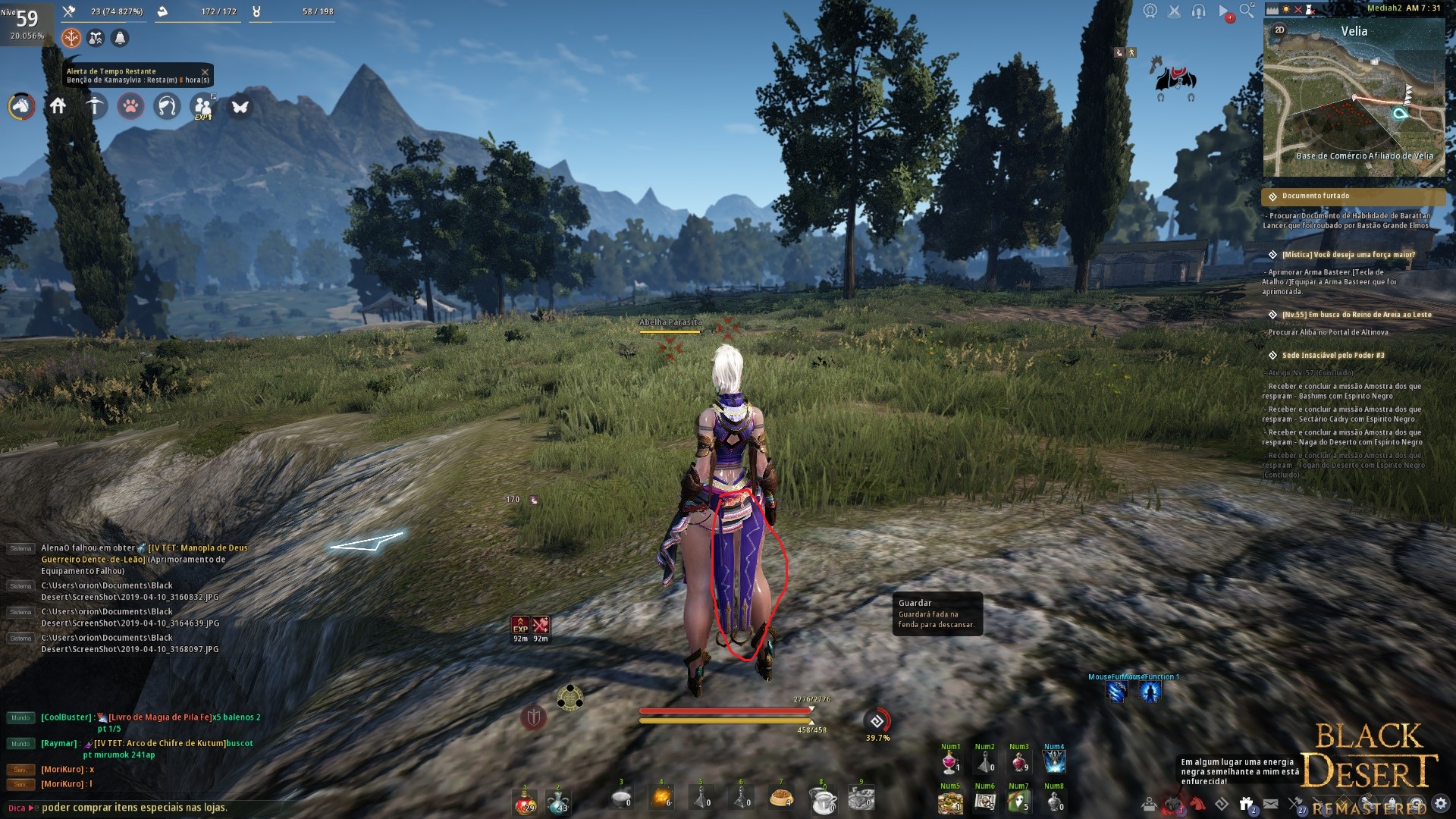This screenshot has width=1456, height=819.
Task: Open the house residence icon
Action: 58,106
